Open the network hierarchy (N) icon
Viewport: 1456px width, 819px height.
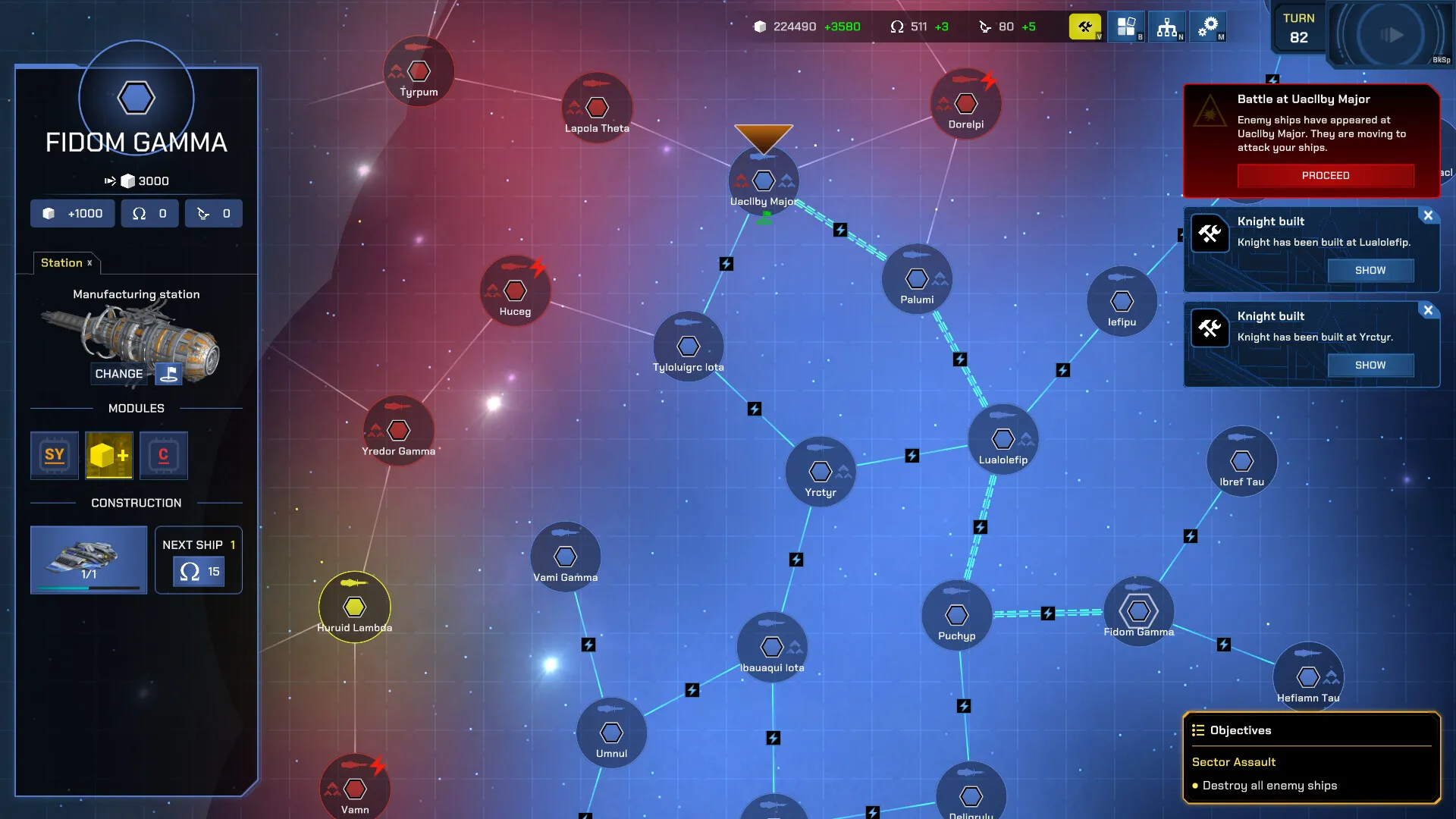point(1166,26)
